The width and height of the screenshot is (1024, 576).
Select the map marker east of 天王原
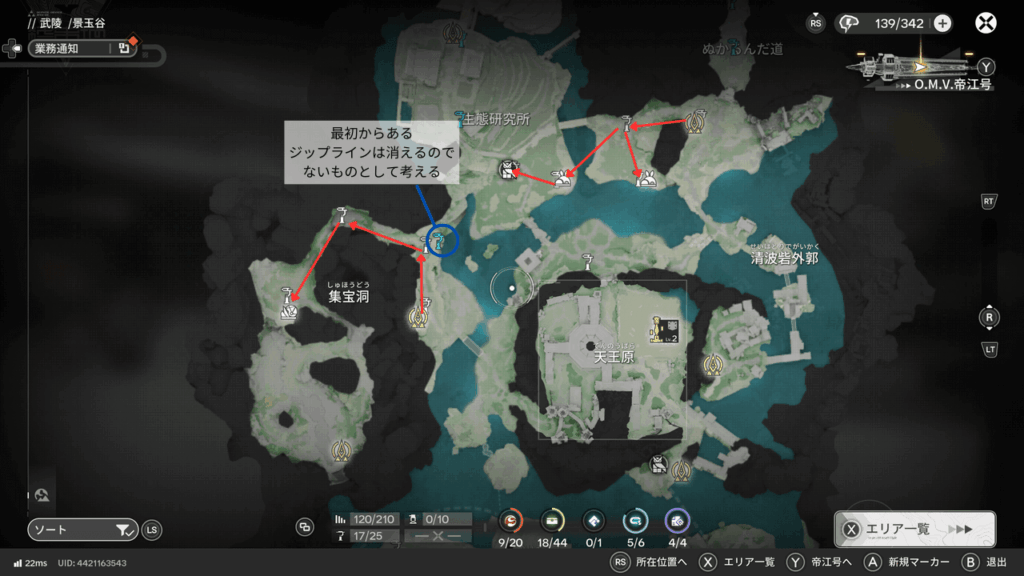pos(713,366)
